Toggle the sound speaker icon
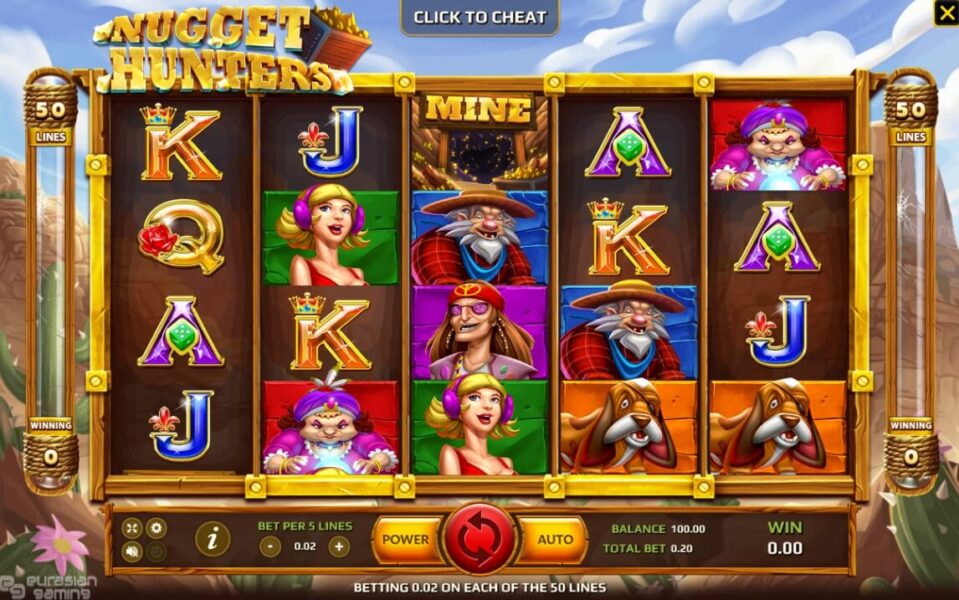959x600 pixels. pyautogui.click(x=132, y=550)
